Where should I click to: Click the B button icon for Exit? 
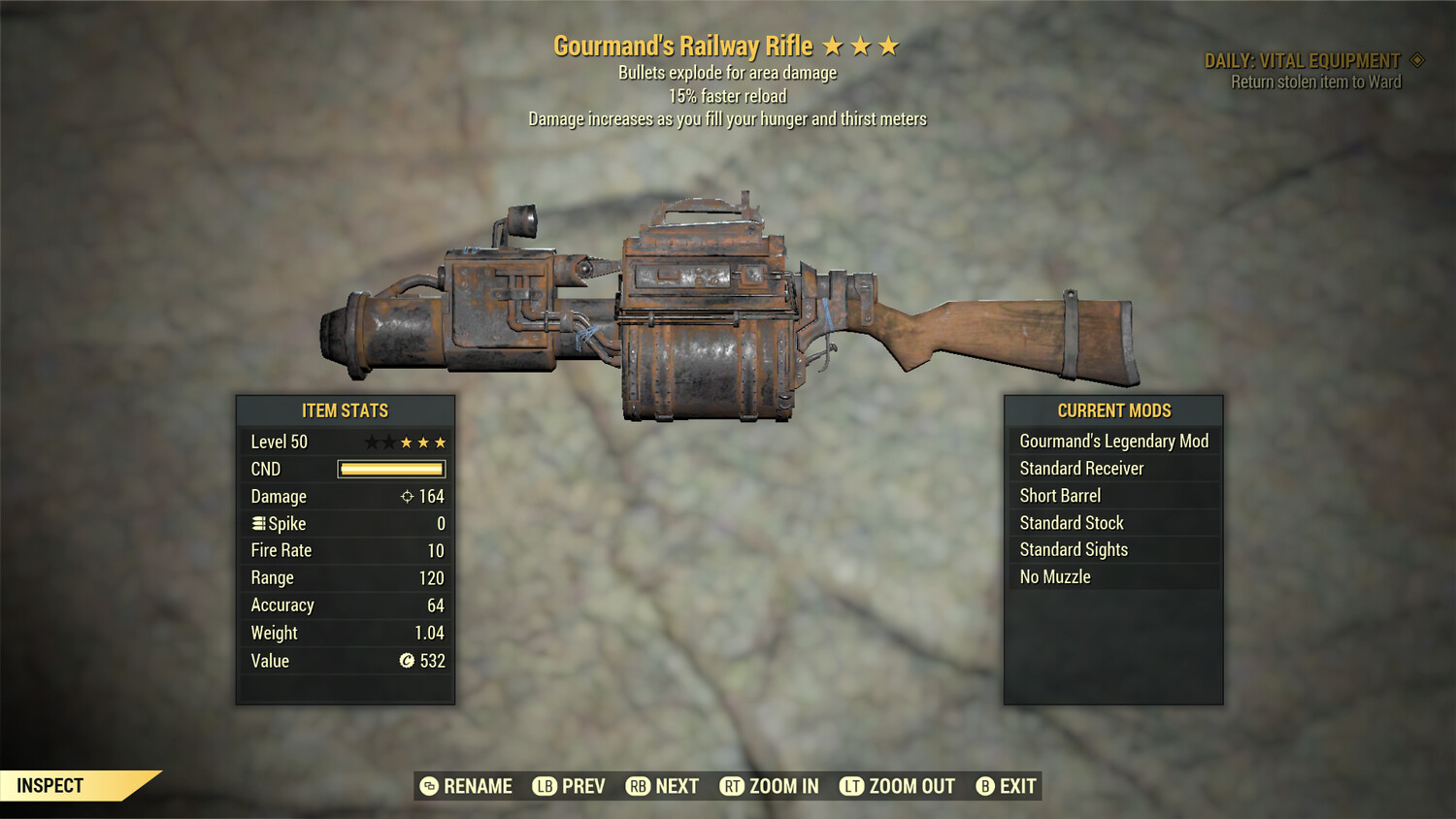coord(986,787)
